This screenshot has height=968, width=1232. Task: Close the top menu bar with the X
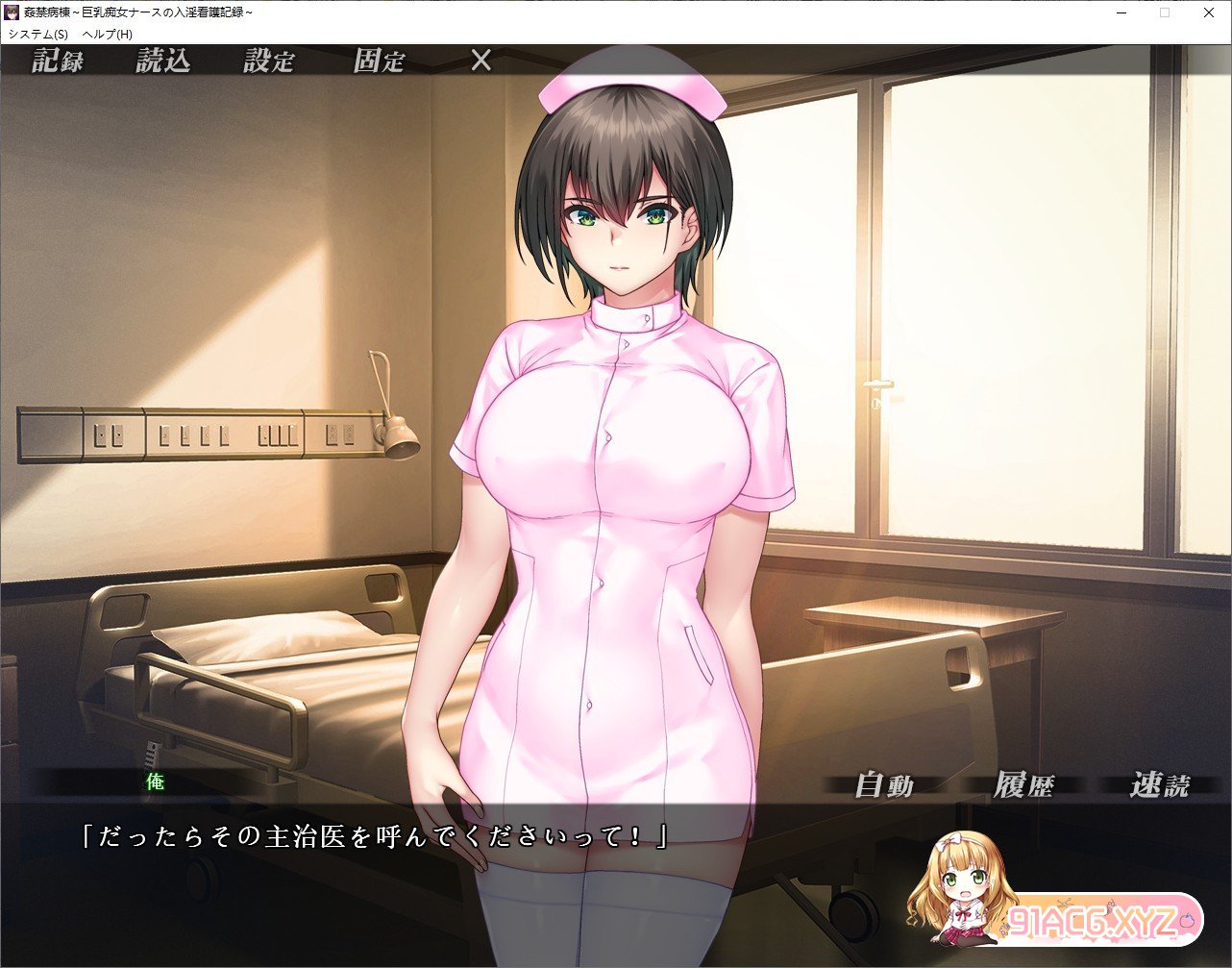(x=481, y=62)
